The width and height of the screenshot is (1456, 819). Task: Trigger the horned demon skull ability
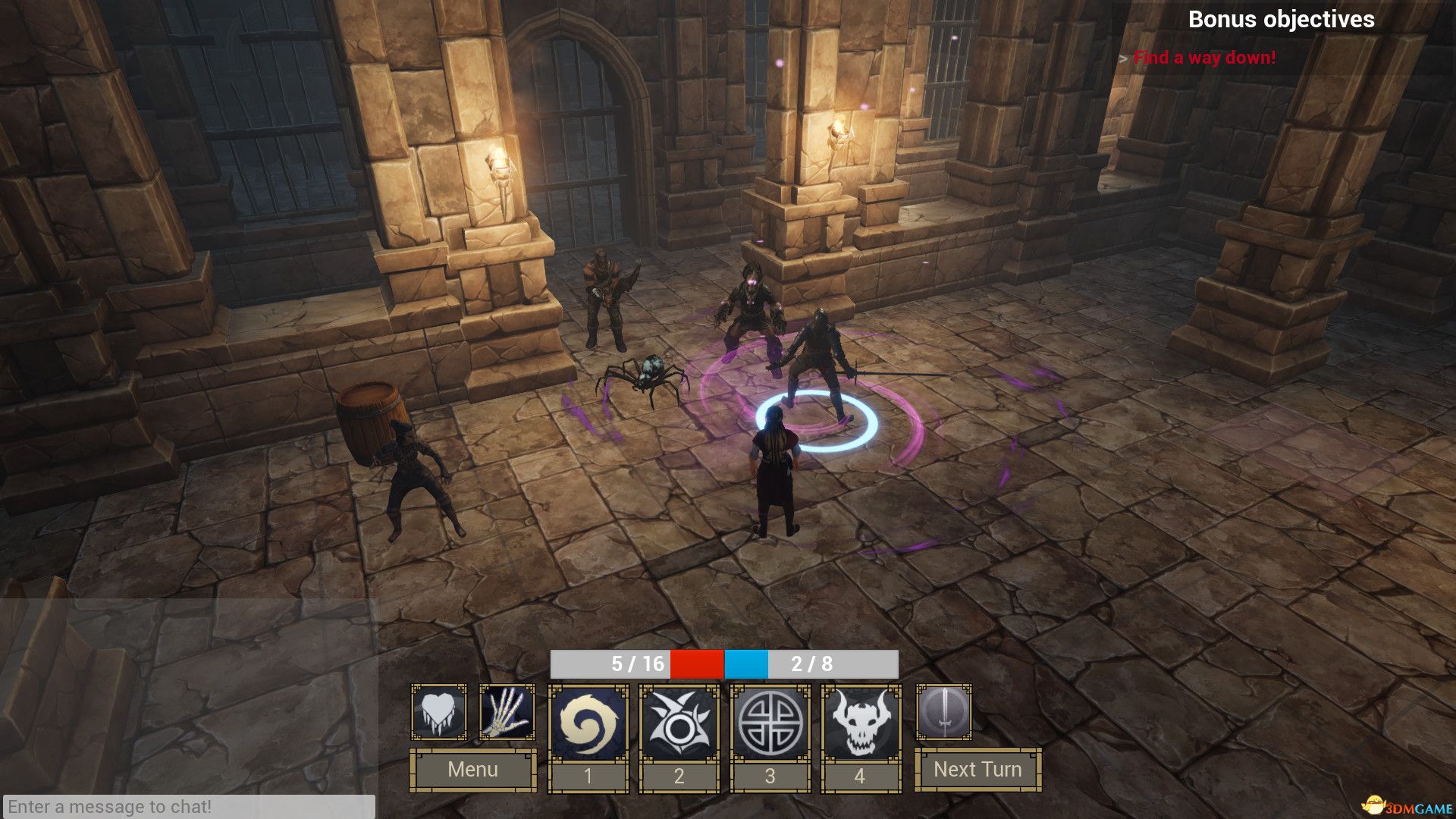coord(861,723)
